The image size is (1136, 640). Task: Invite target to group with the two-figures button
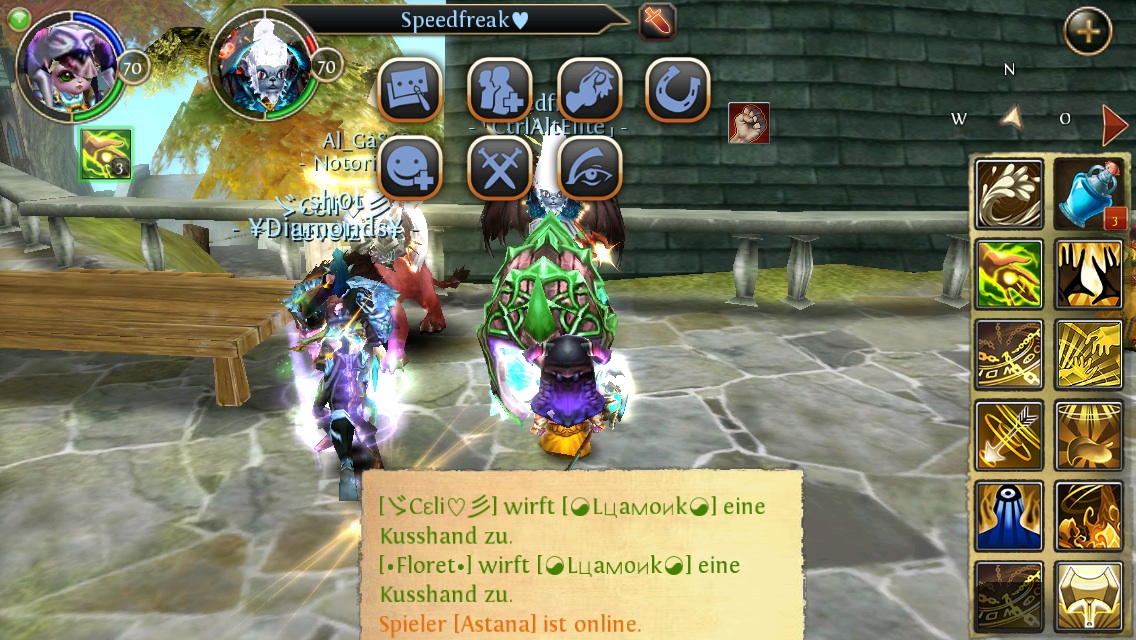point(500,90)
